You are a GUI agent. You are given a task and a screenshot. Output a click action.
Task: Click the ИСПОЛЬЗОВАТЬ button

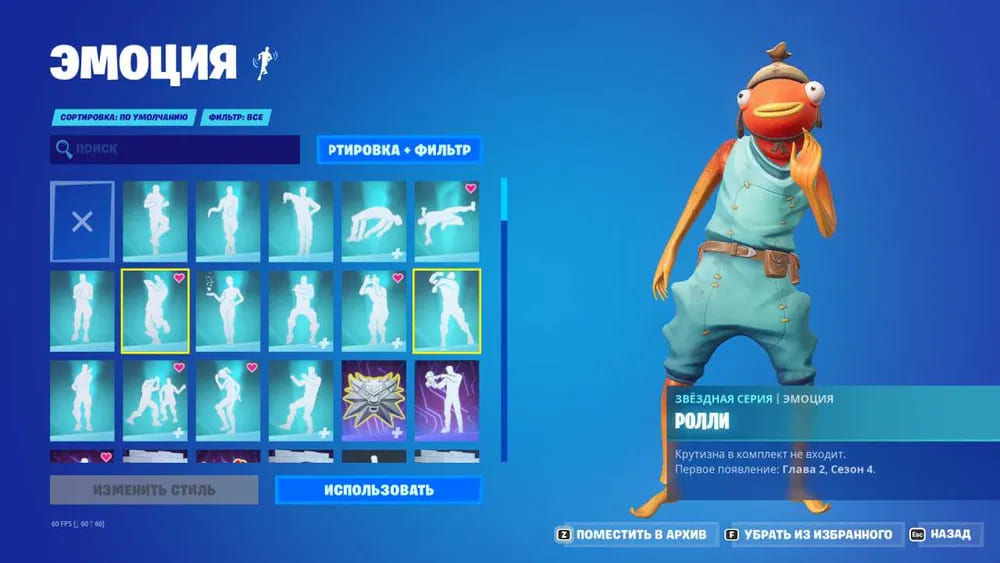(378, 490)
